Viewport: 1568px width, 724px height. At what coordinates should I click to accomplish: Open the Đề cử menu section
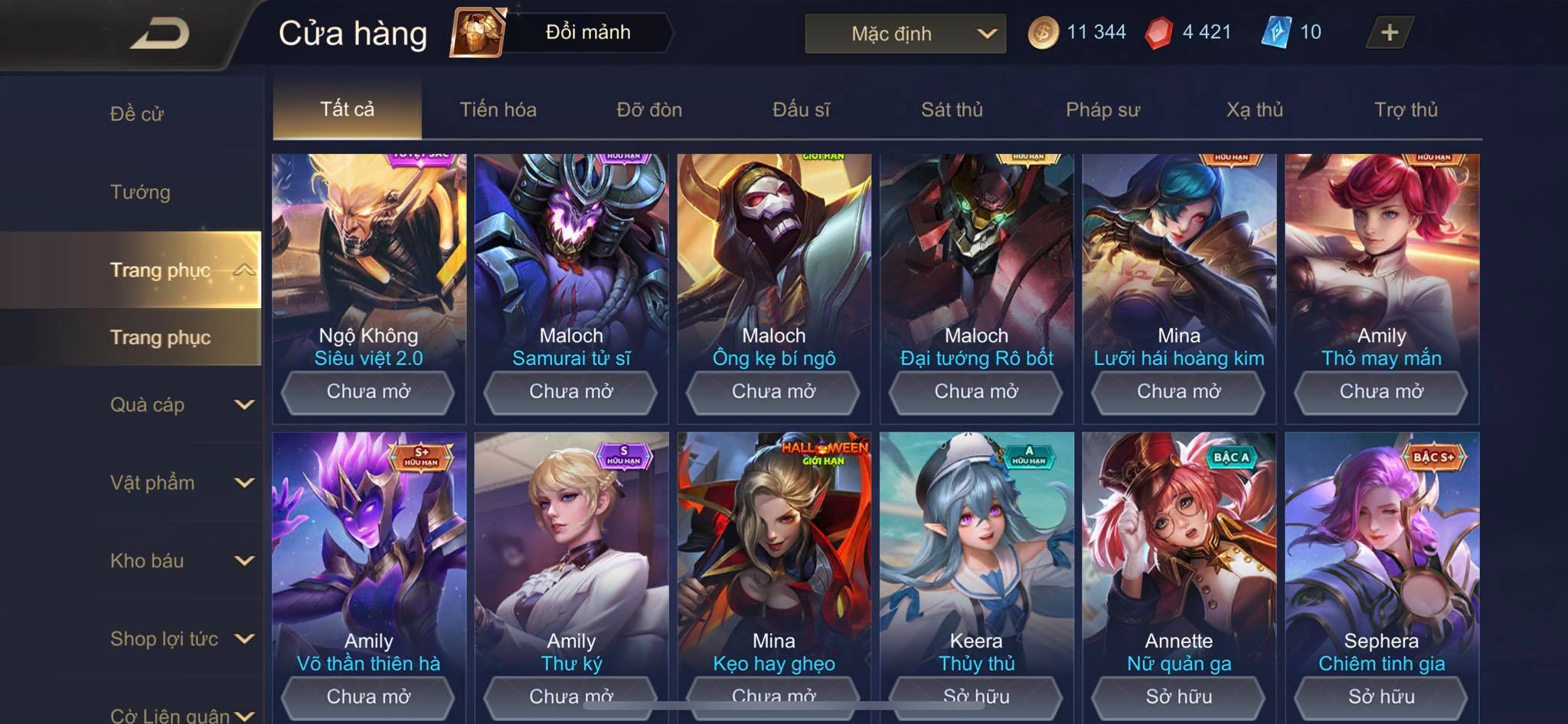pyautogui.click(x=137, y=114)
